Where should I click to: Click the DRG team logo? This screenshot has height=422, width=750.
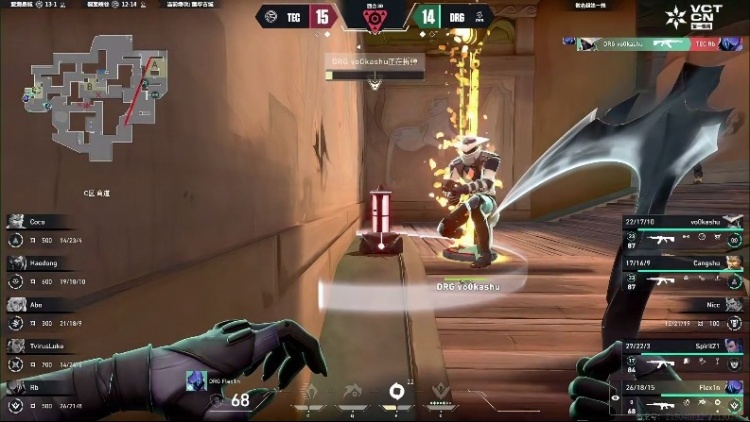[x=481, y=16]
